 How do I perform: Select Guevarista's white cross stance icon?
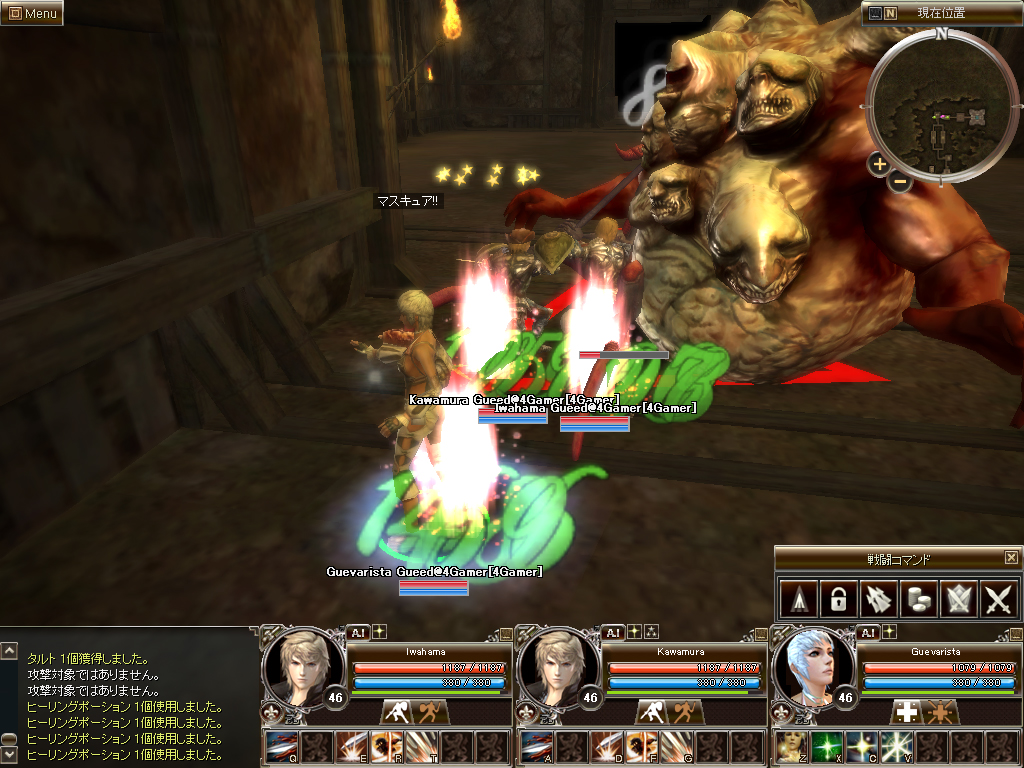(x=907, y=712)
